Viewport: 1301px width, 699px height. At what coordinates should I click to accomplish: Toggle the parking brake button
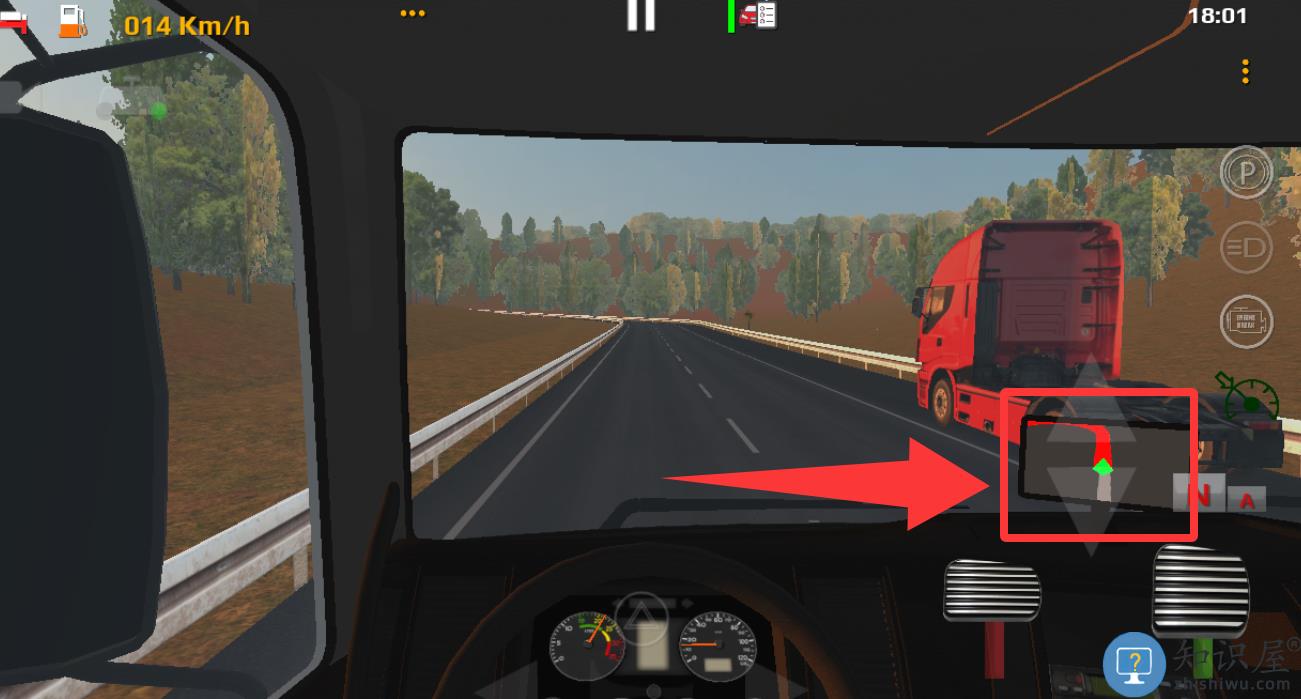coord(1246,173)
